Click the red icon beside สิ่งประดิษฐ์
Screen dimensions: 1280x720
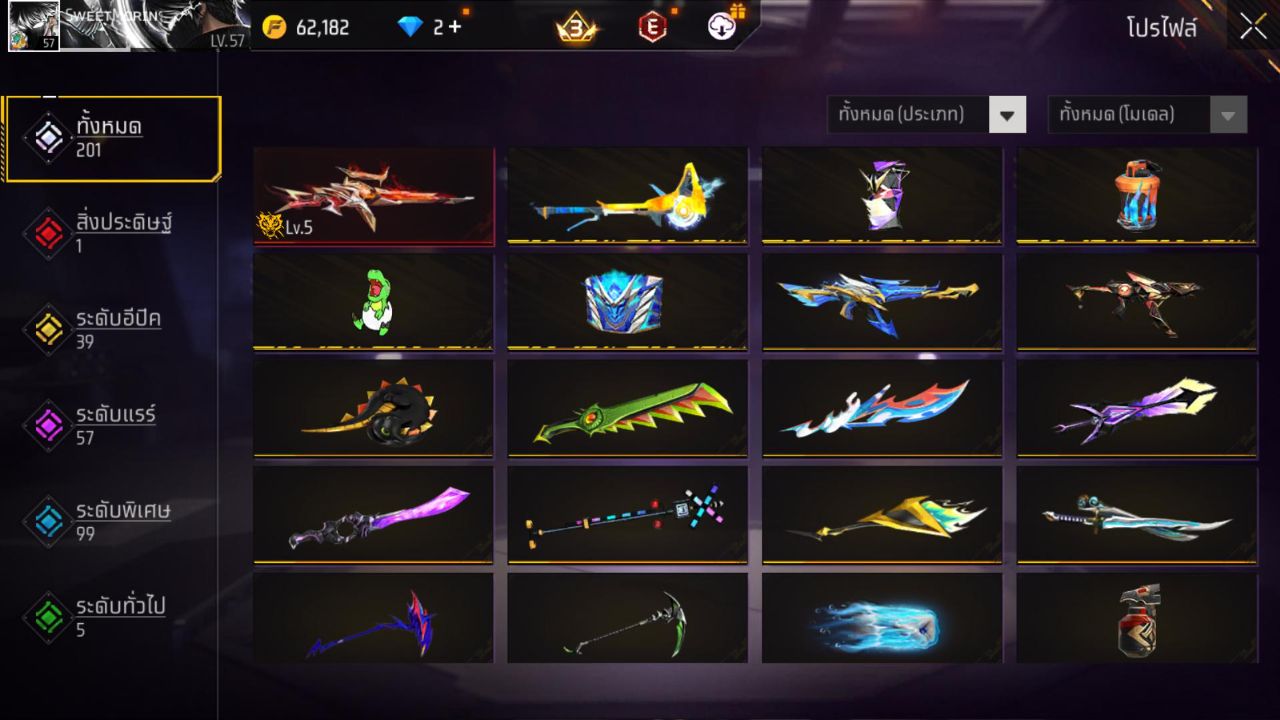click(47, 231)
